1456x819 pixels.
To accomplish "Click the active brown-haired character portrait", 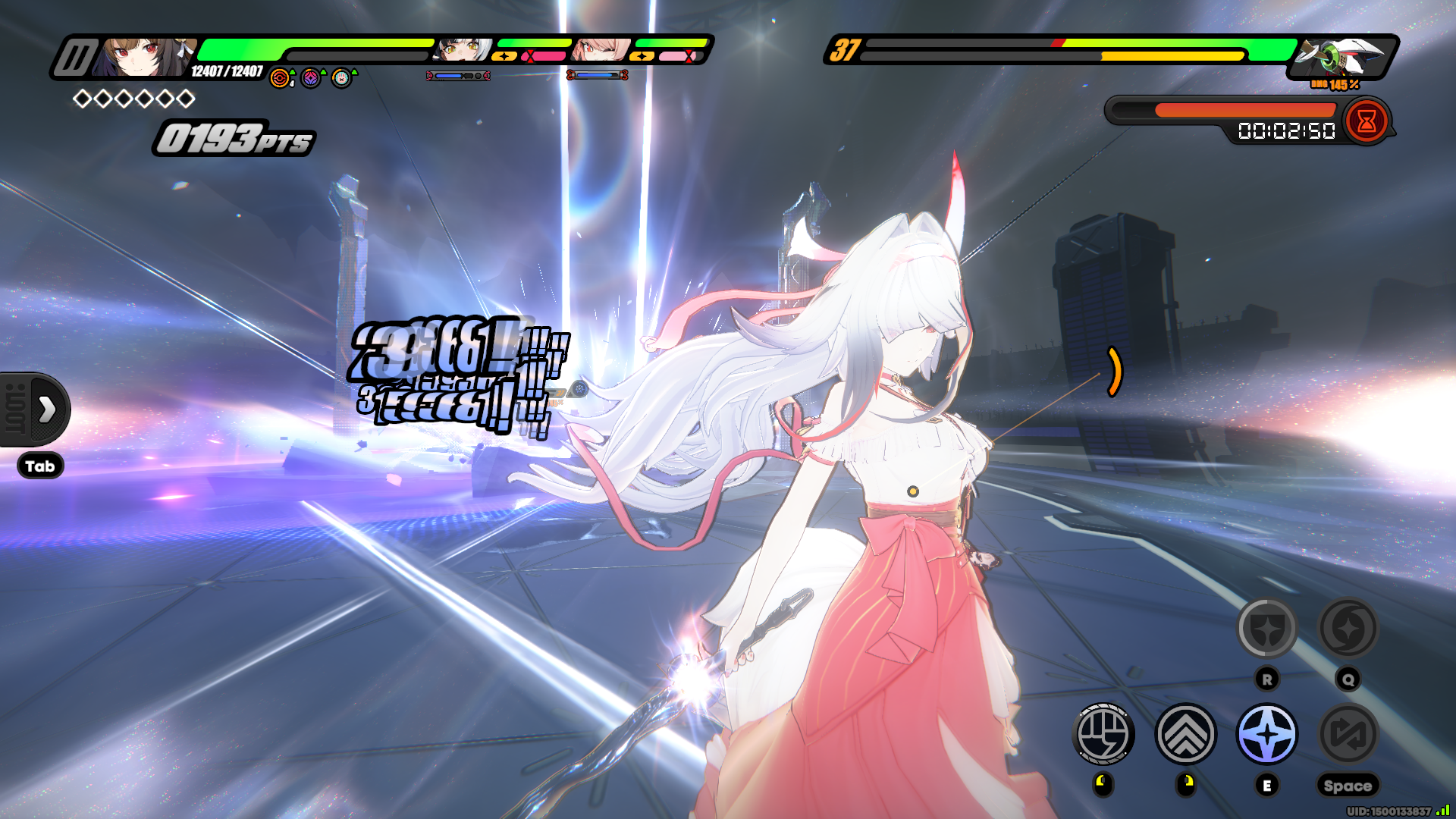I will pyautogui.click(x=144, y=58).
